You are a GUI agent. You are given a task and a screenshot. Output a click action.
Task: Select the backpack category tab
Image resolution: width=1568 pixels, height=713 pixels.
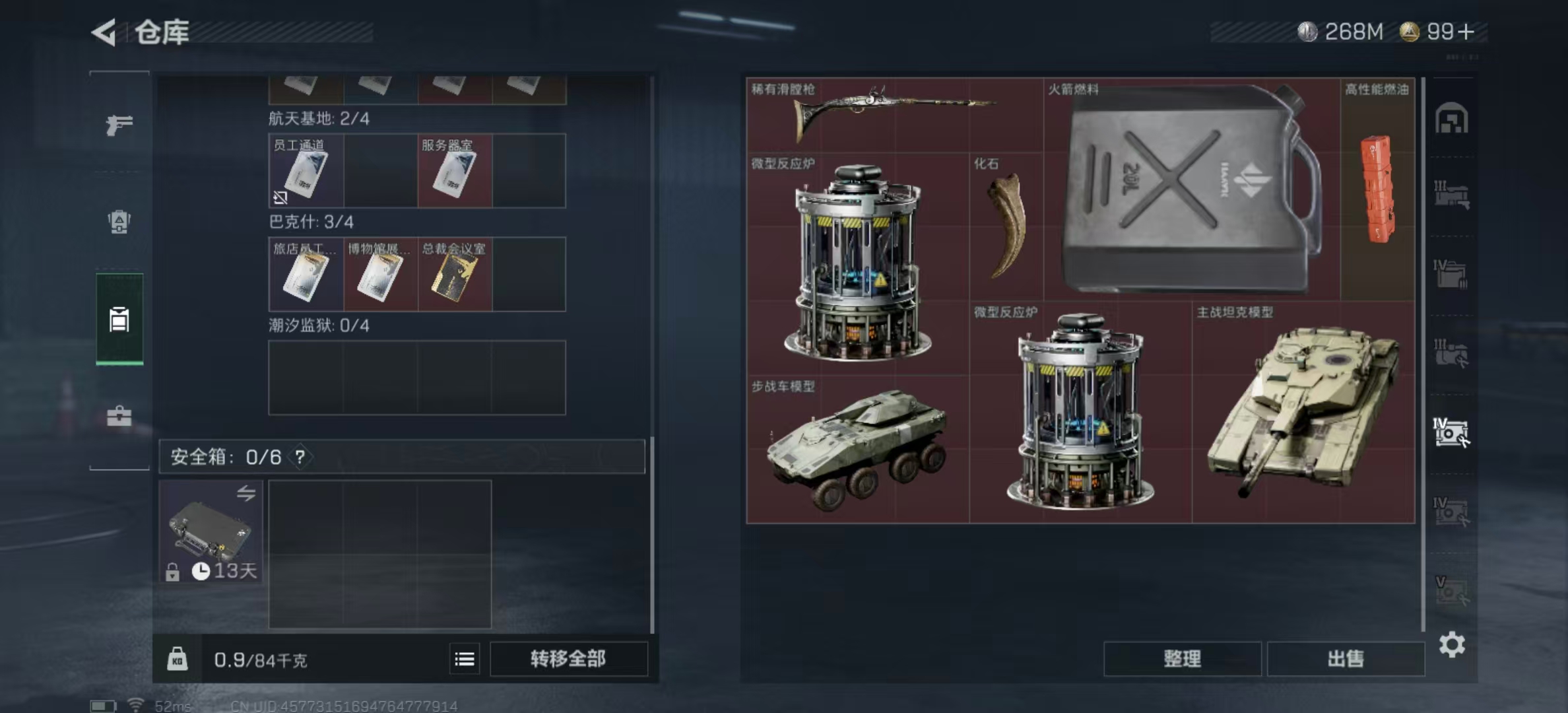(119, 222)
